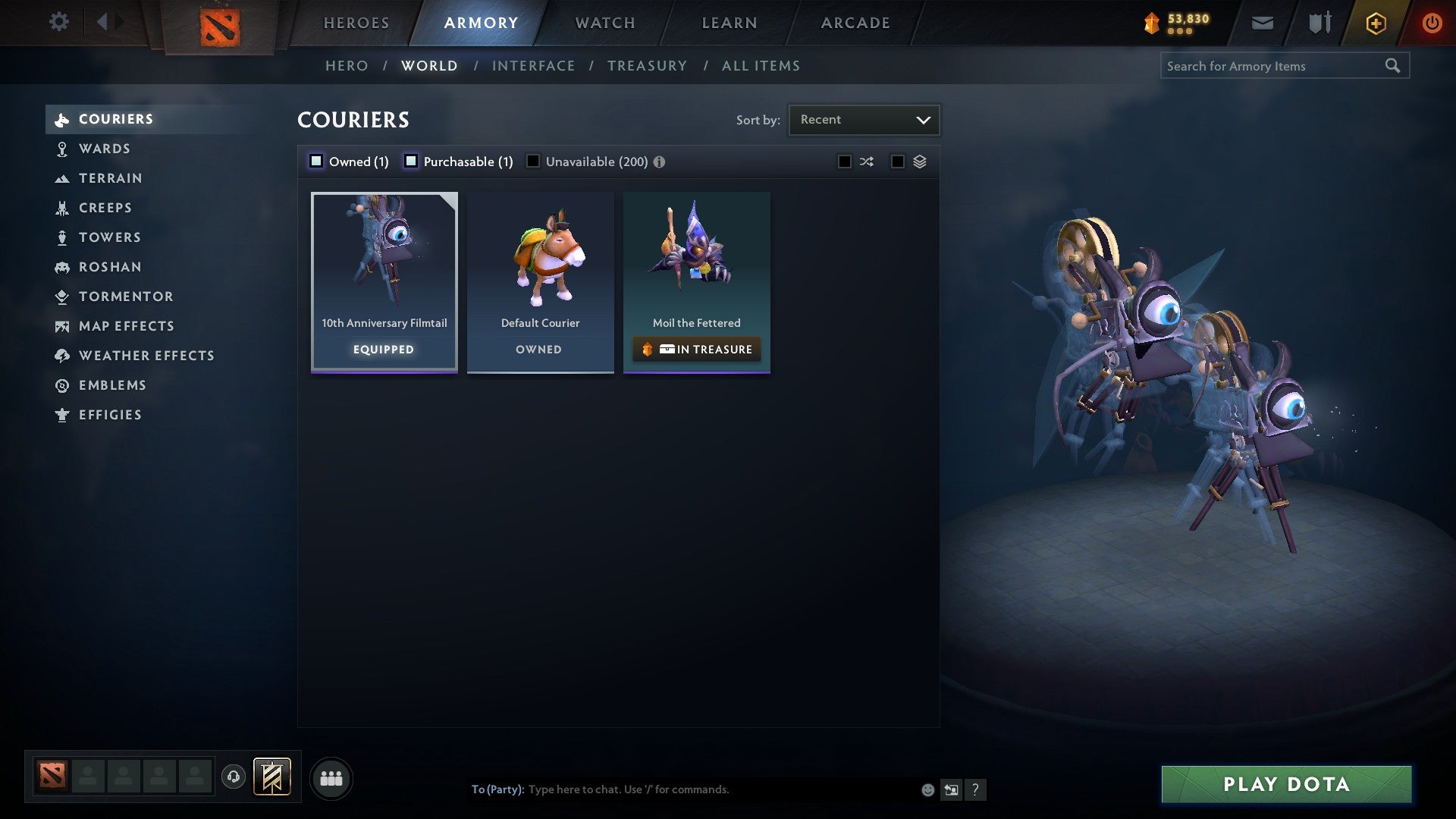This screenshot has height=819, width=1456.
Task: Click the red power button to quit
Action: (1432, 23)
